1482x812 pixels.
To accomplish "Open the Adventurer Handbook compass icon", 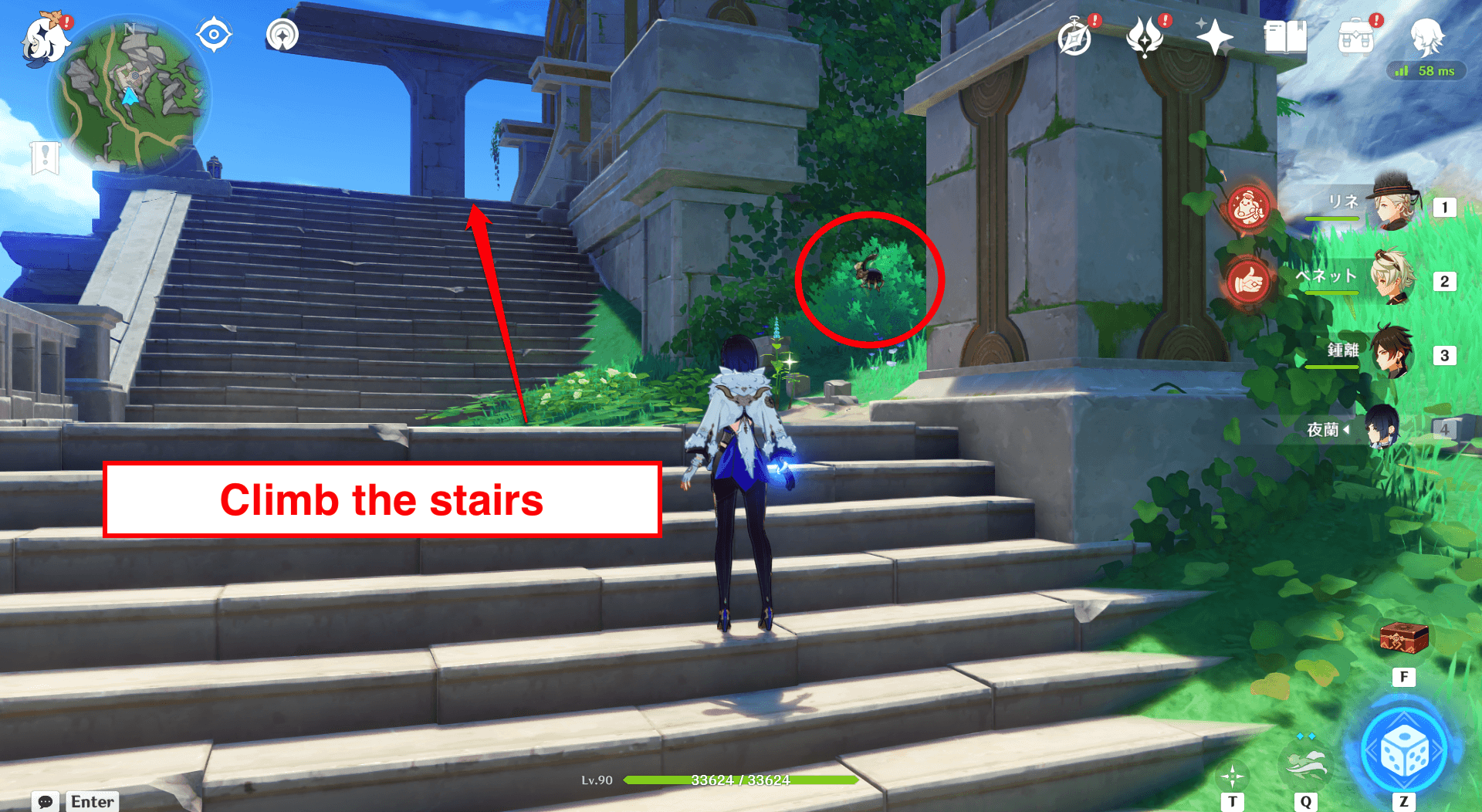I will tap(1075, 36).
